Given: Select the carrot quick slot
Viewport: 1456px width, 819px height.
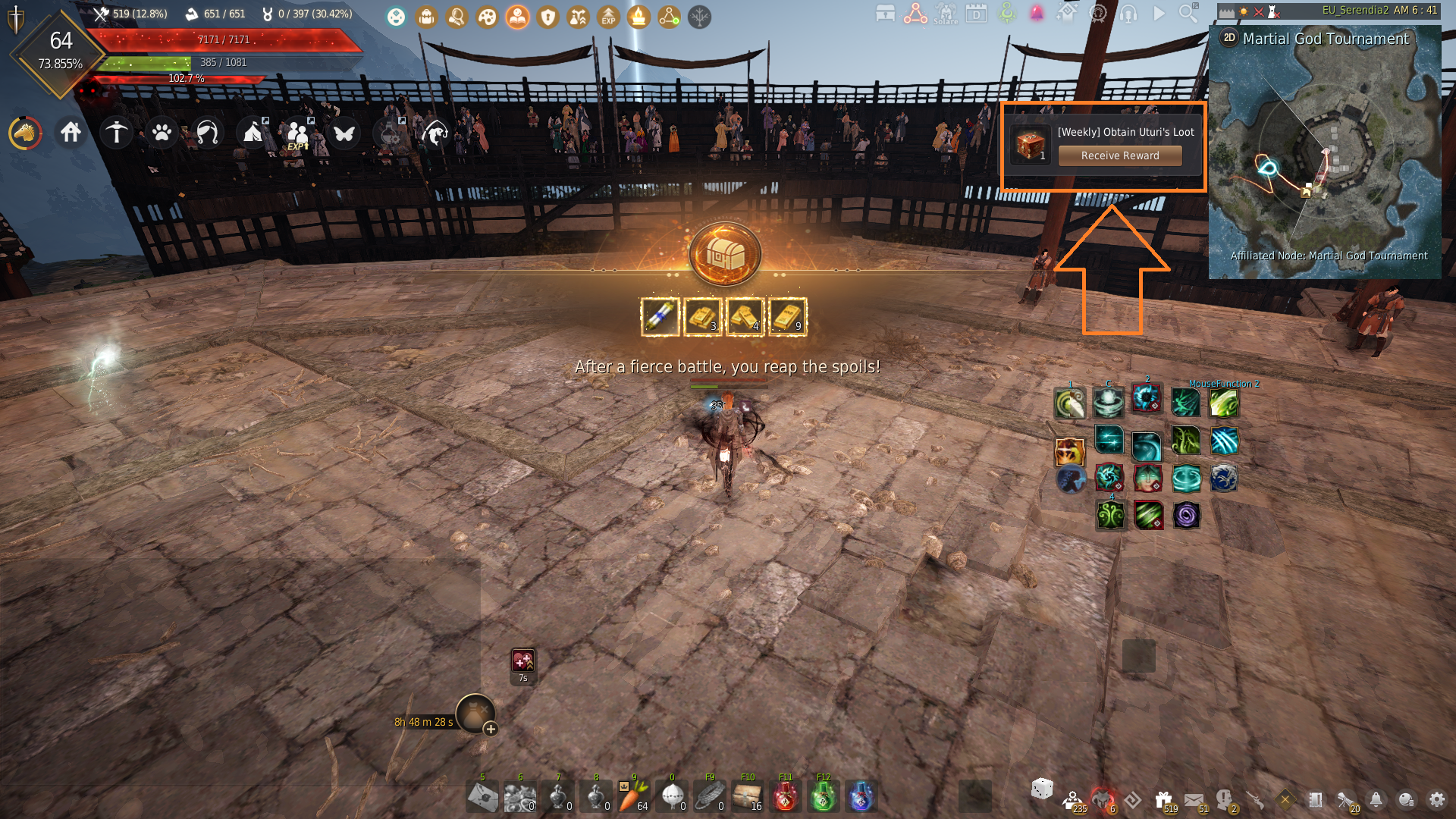Looking at the screenshot, I should tap(633, 797).
